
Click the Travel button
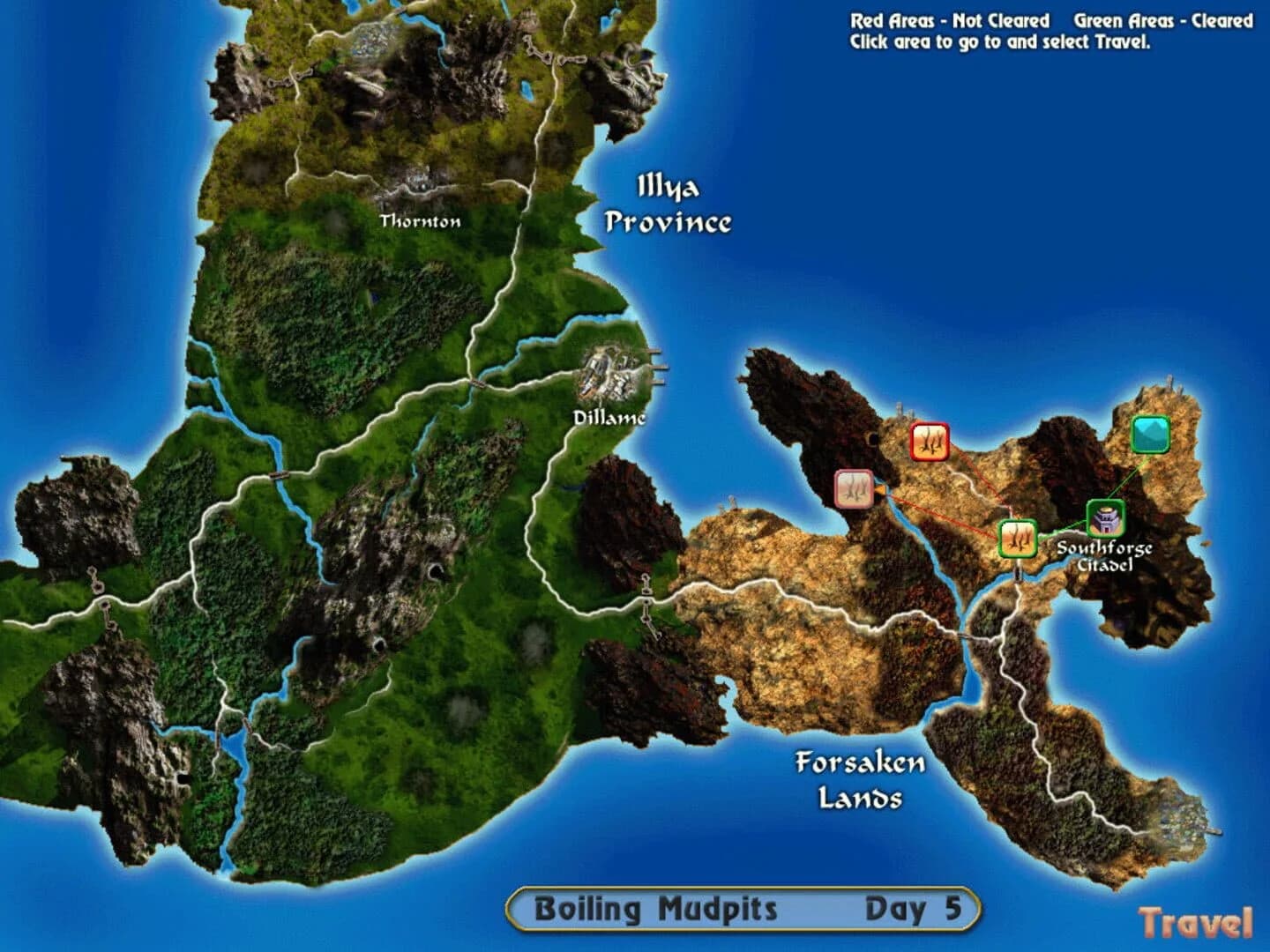(1195, 923)
